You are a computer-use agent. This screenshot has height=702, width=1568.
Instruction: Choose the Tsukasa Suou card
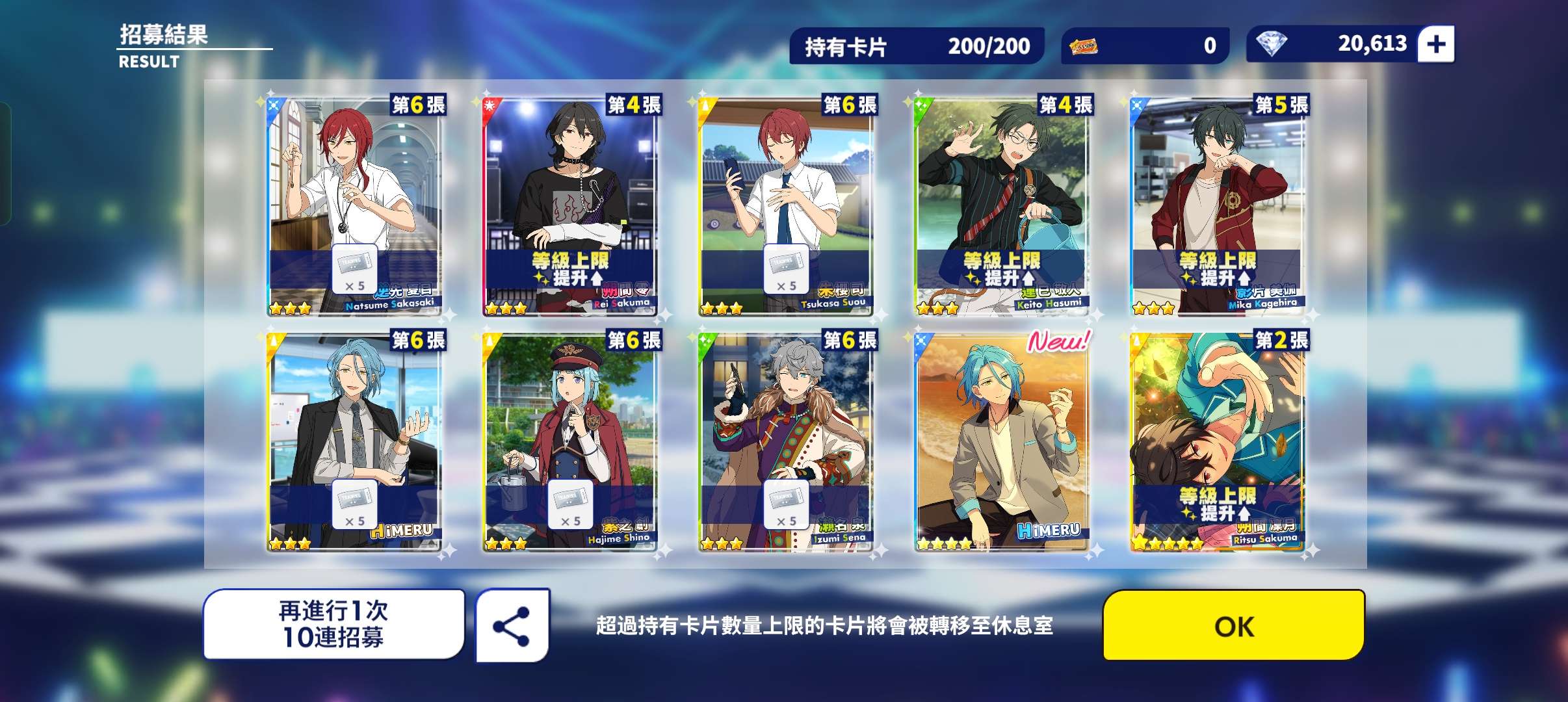click(786, 207)
